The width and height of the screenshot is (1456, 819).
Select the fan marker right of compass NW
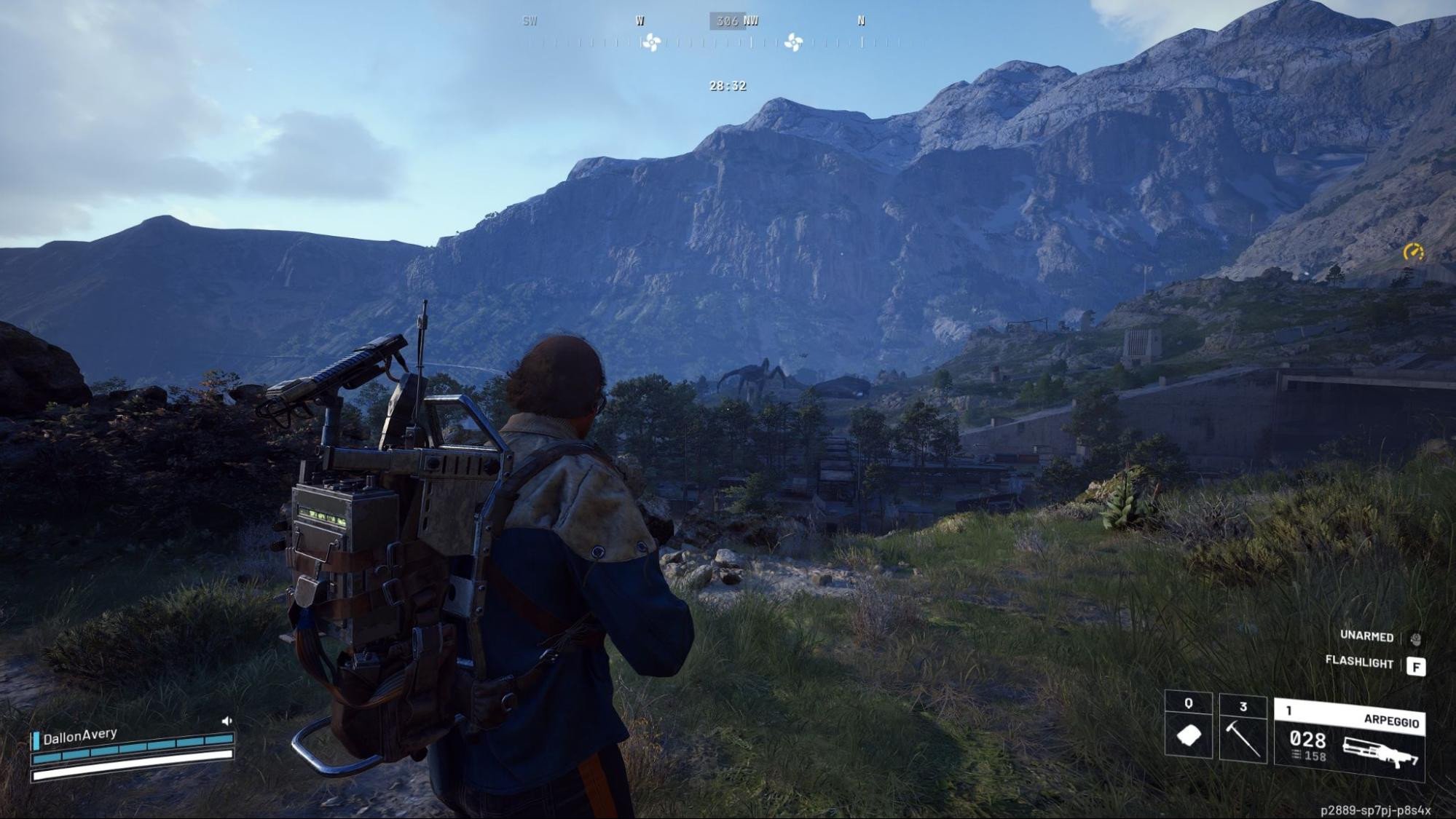793,43
